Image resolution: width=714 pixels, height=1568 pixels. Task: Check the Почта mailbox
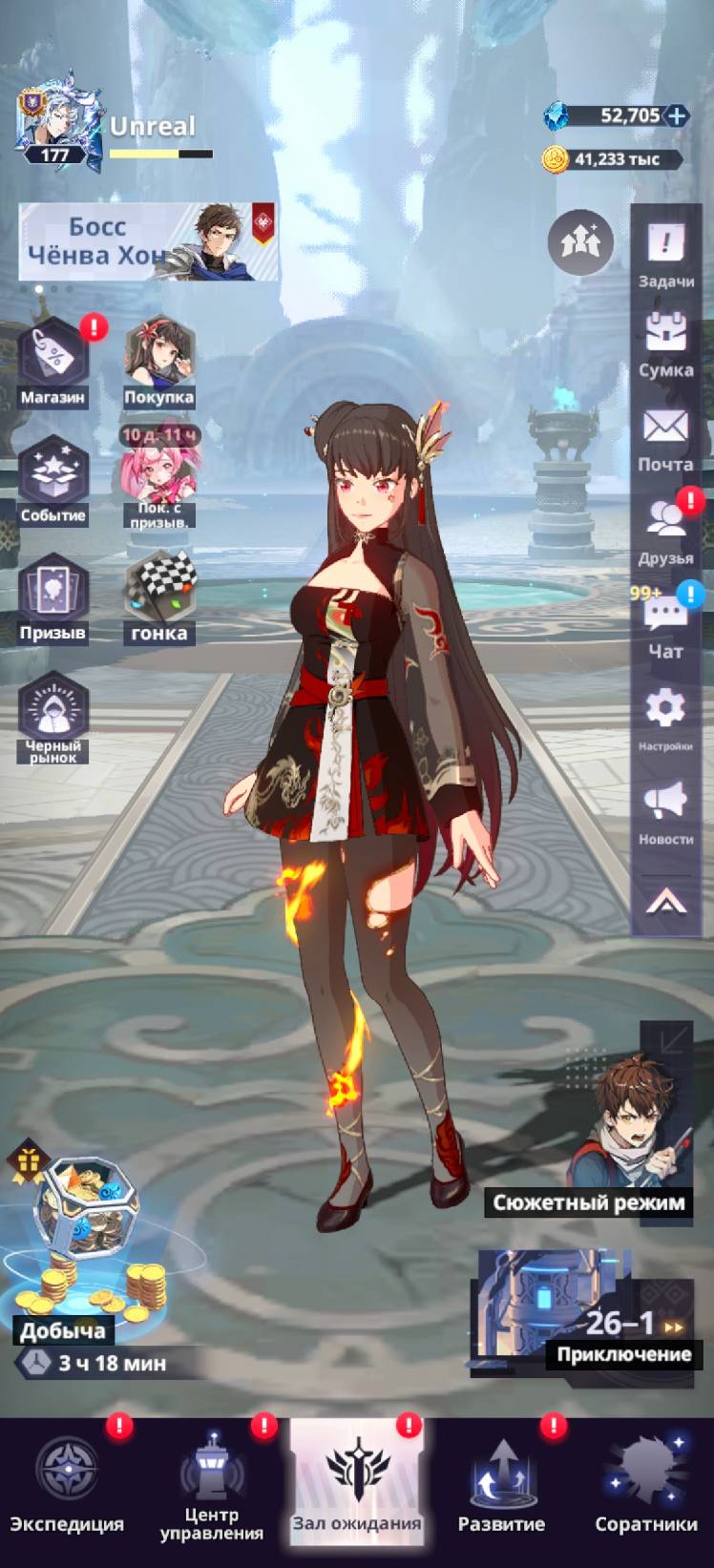[x=665, y=438]
